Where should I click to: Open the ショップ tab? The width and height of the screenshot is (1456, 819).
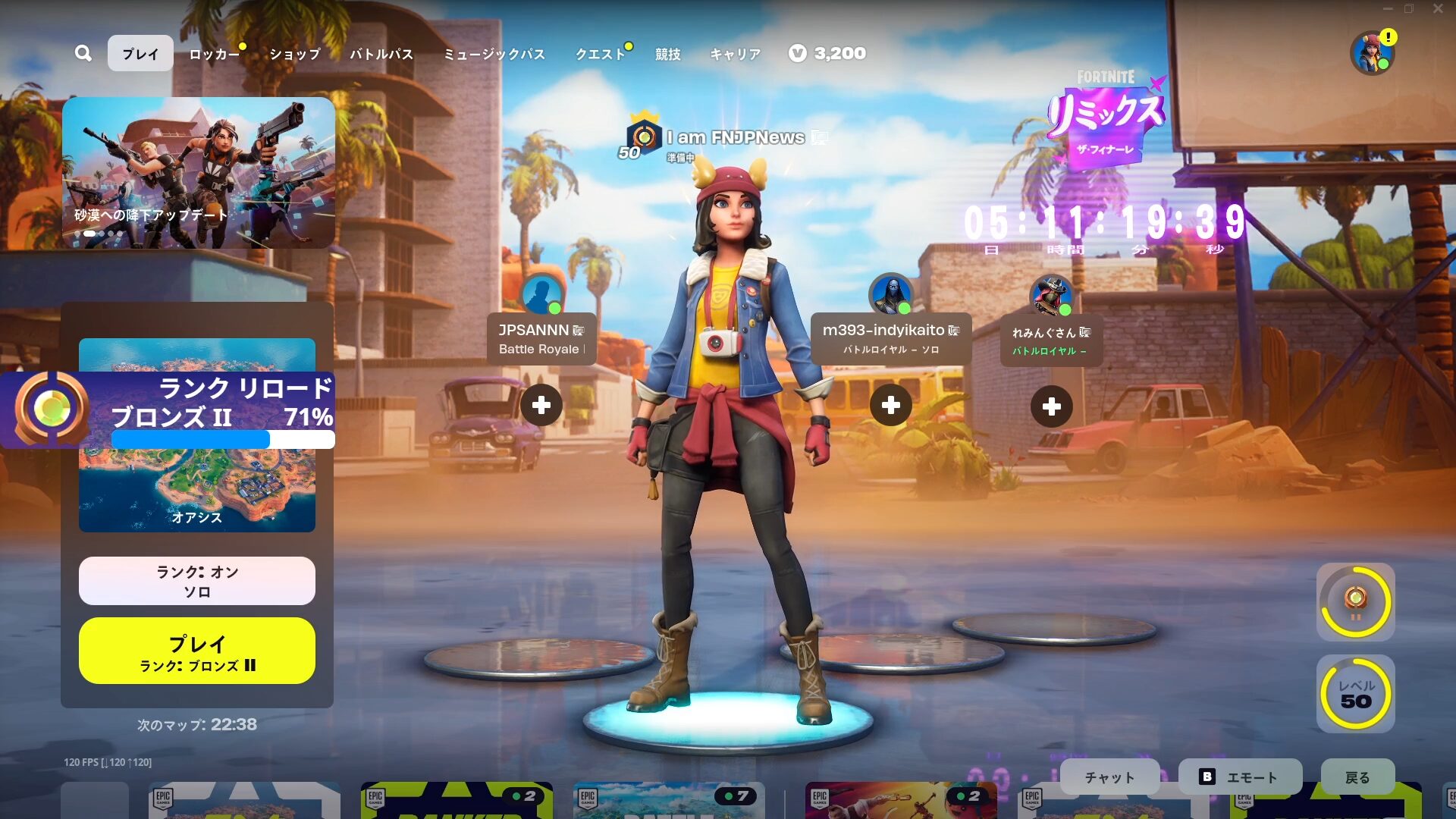coord(295,54)
